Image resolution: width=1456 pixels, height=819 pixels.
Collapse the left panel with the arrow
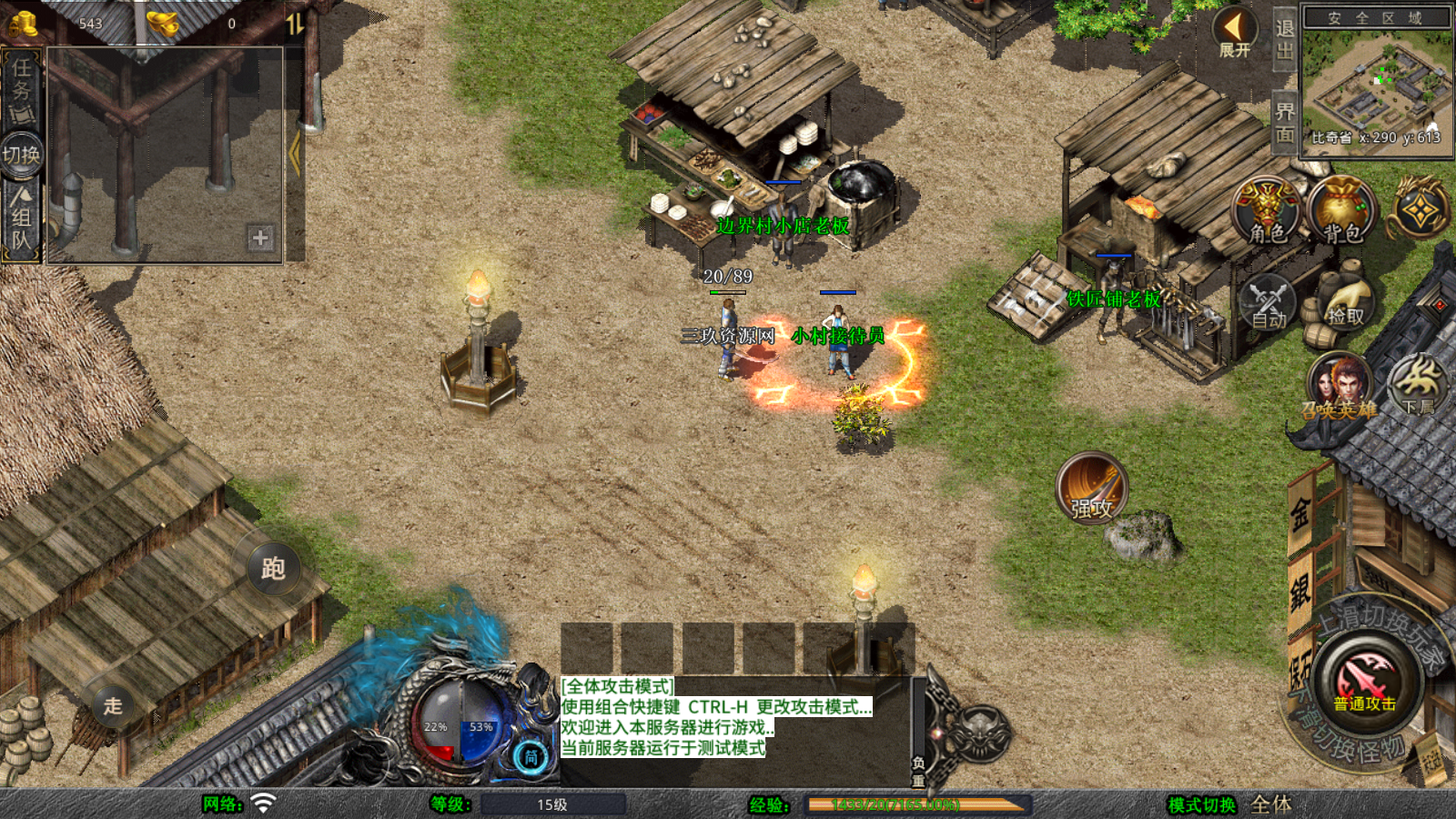tap(294, 153)
